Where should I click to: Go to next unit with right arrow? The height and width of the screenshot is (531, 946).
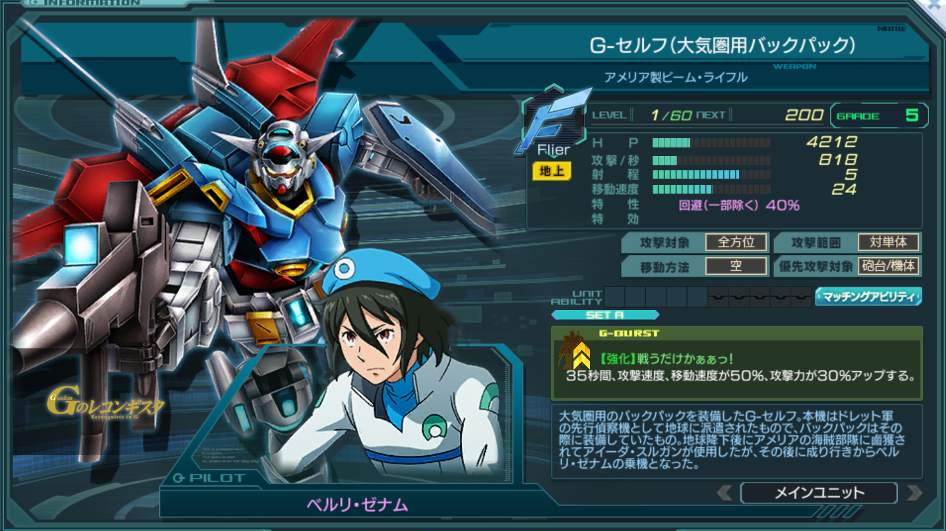click(912, 493)
